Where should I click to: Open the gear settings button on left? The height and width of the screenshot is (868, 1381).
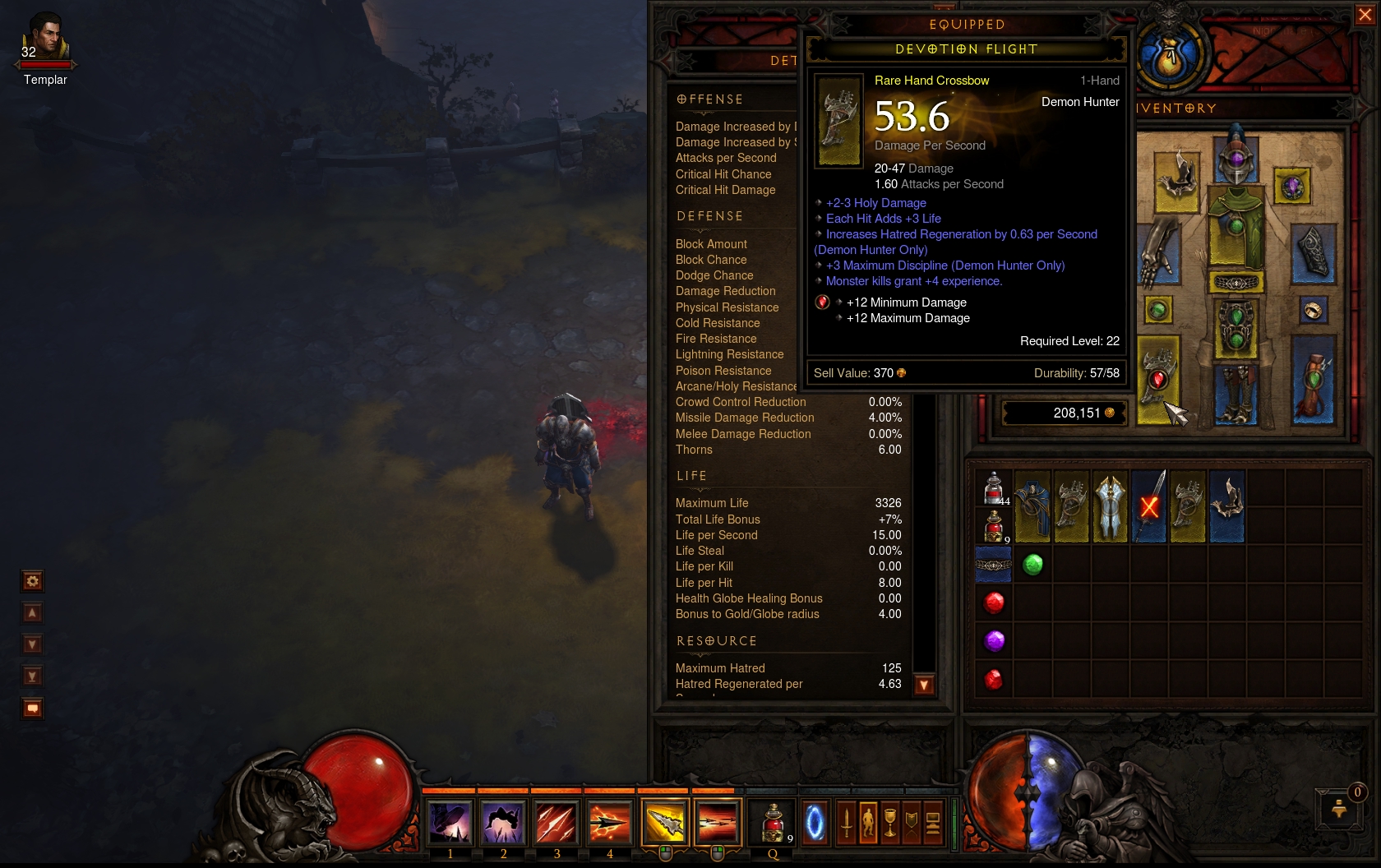tap(32, 581)
